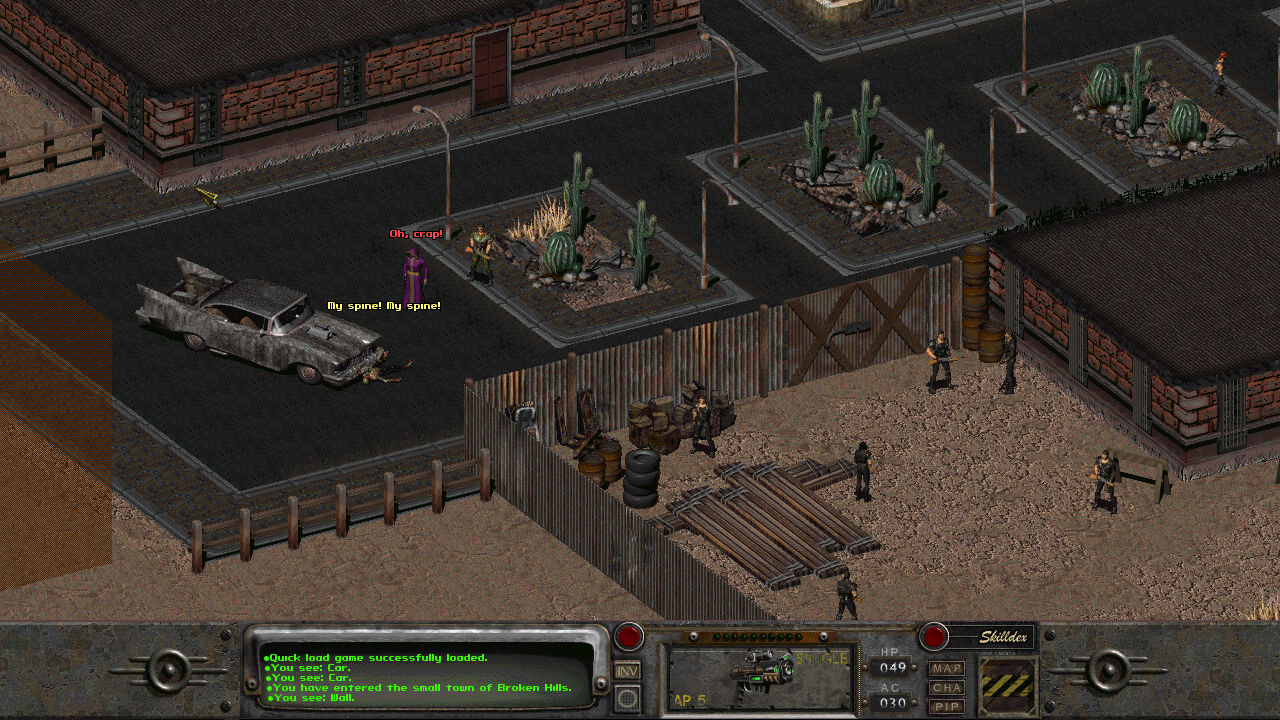The width and height of the screenshot is (1280, 720).
Task: Open the Pip-Boy with the PIP button
Action: 946,707
